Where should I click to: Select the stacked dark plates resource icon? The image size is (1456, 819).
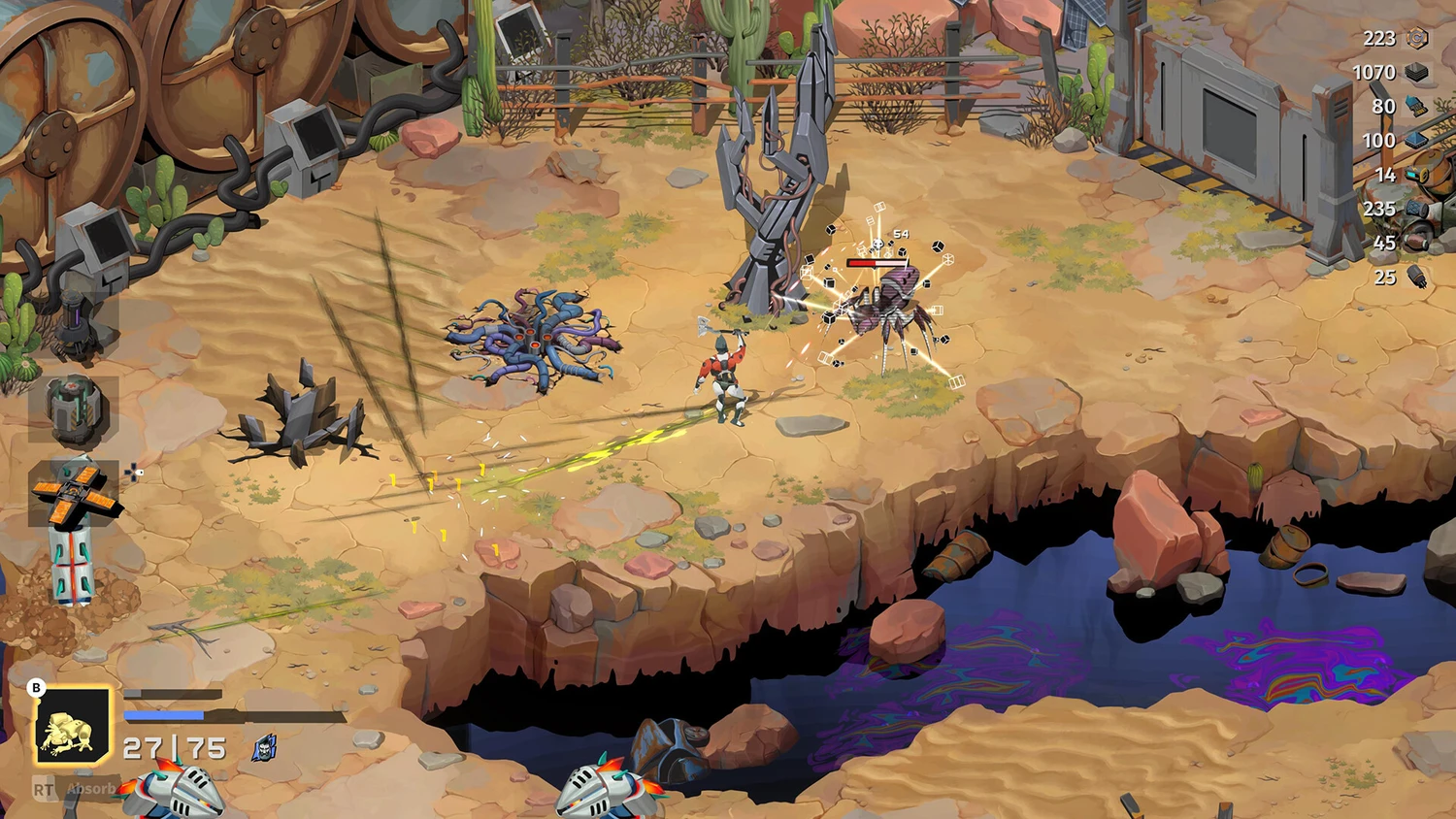pos(1418,72)
